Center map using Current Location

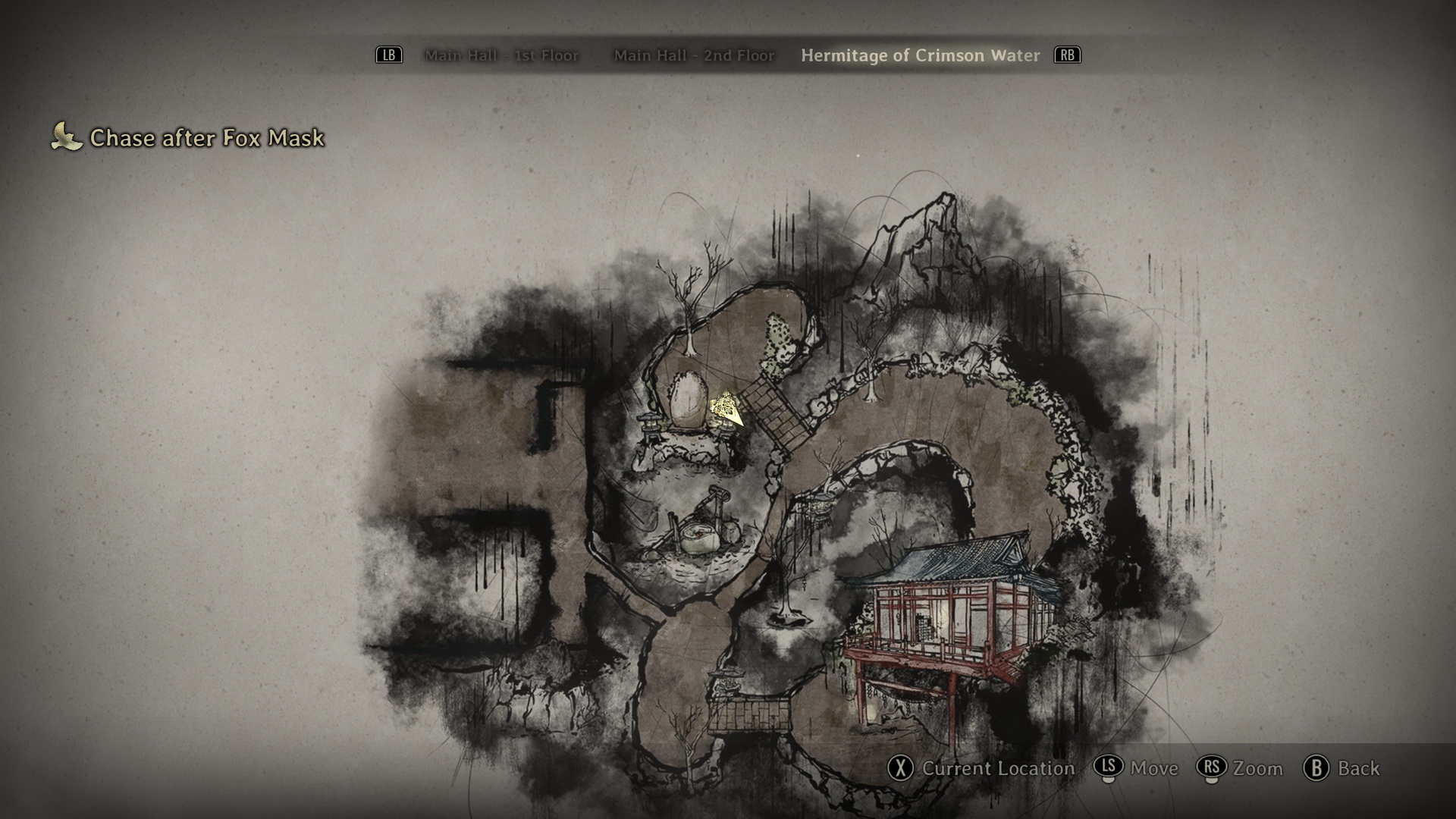tap(981, 768)
